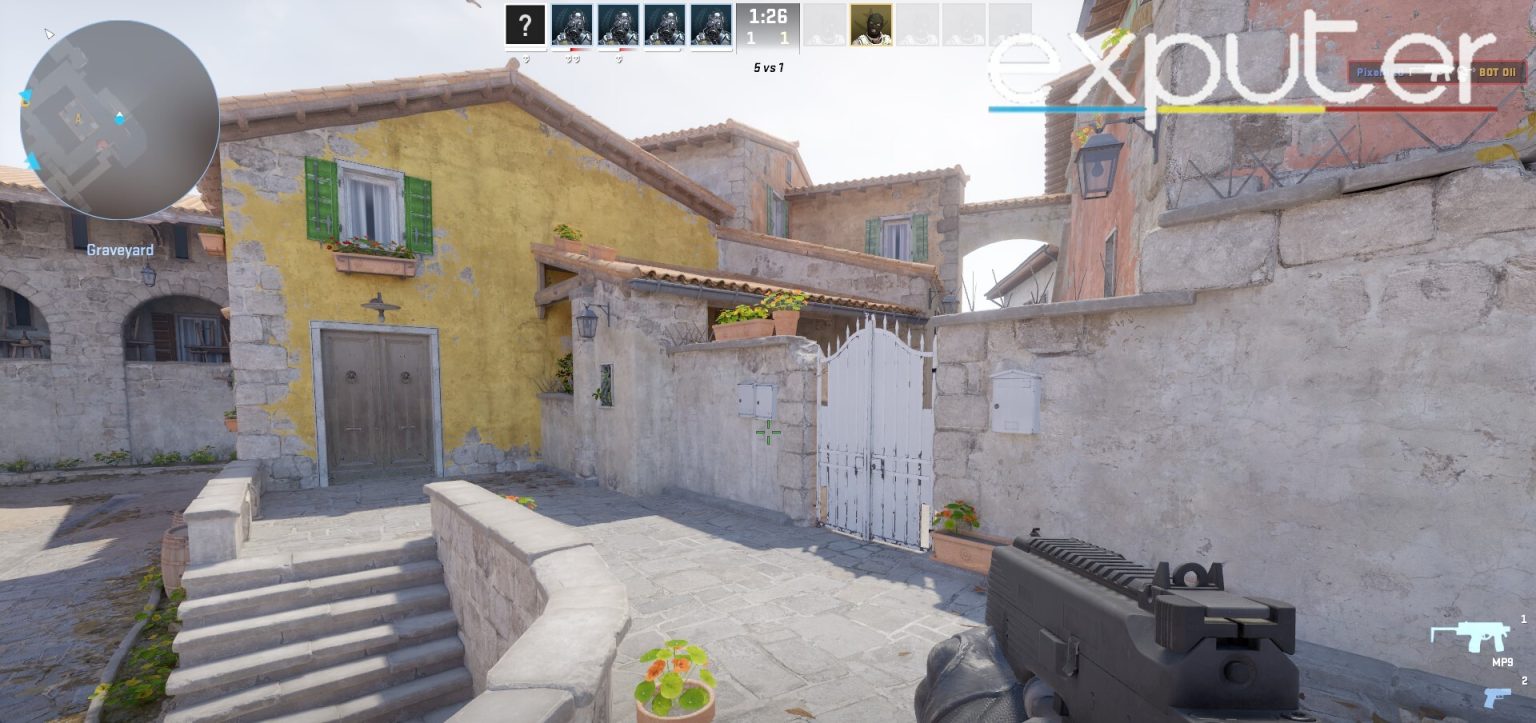
Task: Click the exputer watermark logo
Action: click(1230, 55)
